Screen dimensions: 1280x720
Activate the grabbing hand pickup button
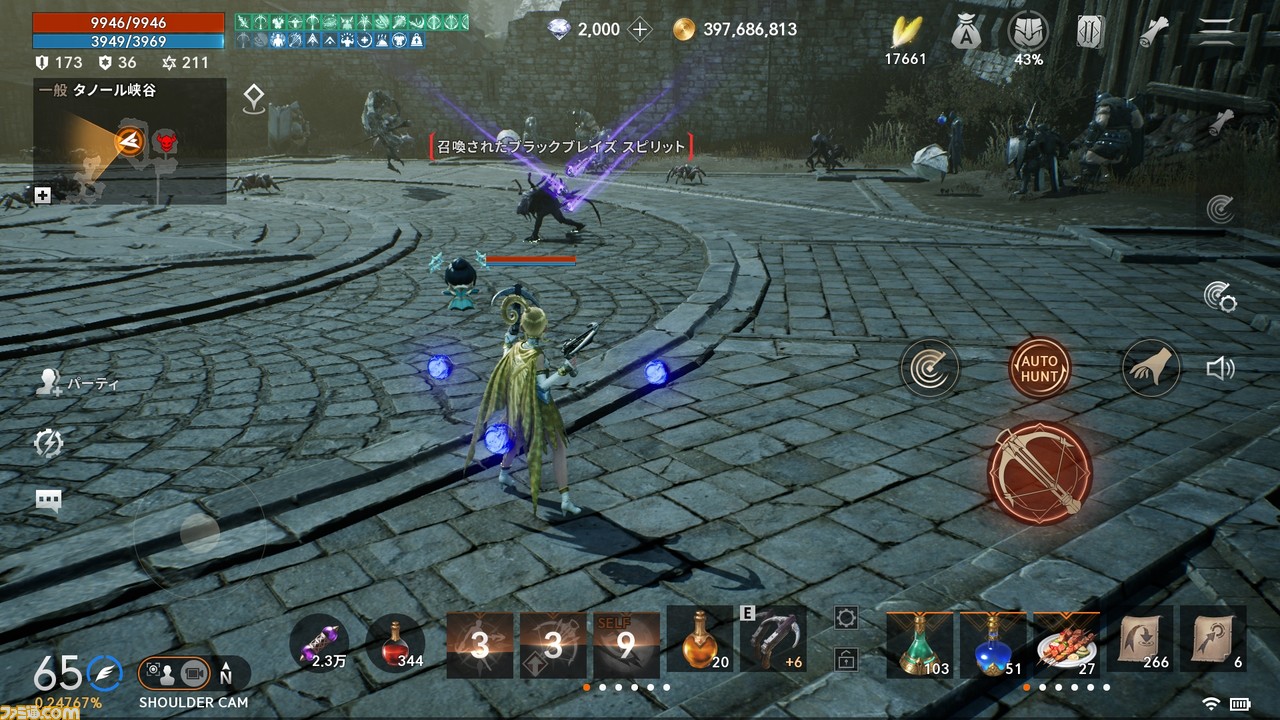click(x=1150, y=368)
